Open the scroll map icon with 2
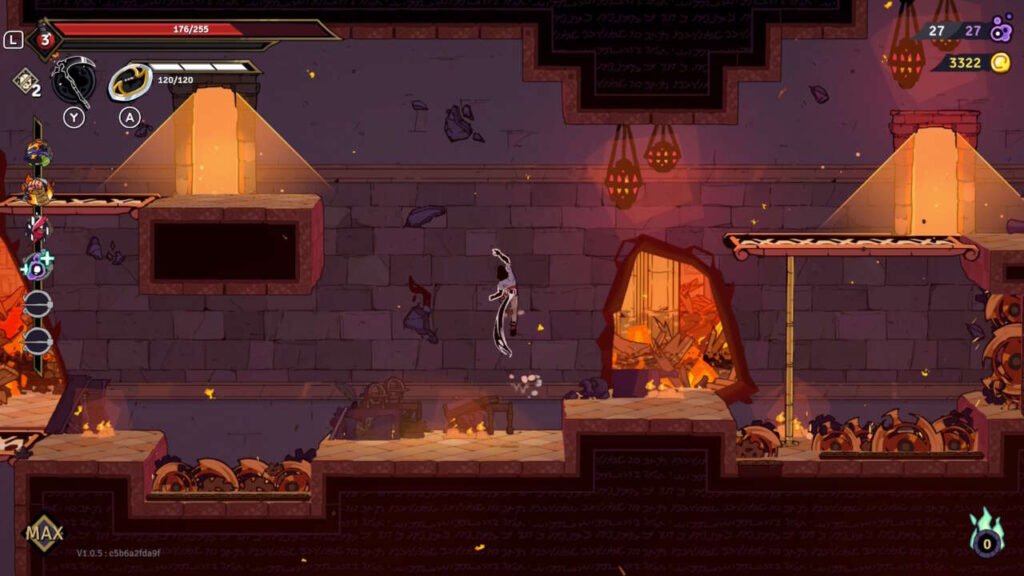1024x576 pixels. [x=26, y=82]
